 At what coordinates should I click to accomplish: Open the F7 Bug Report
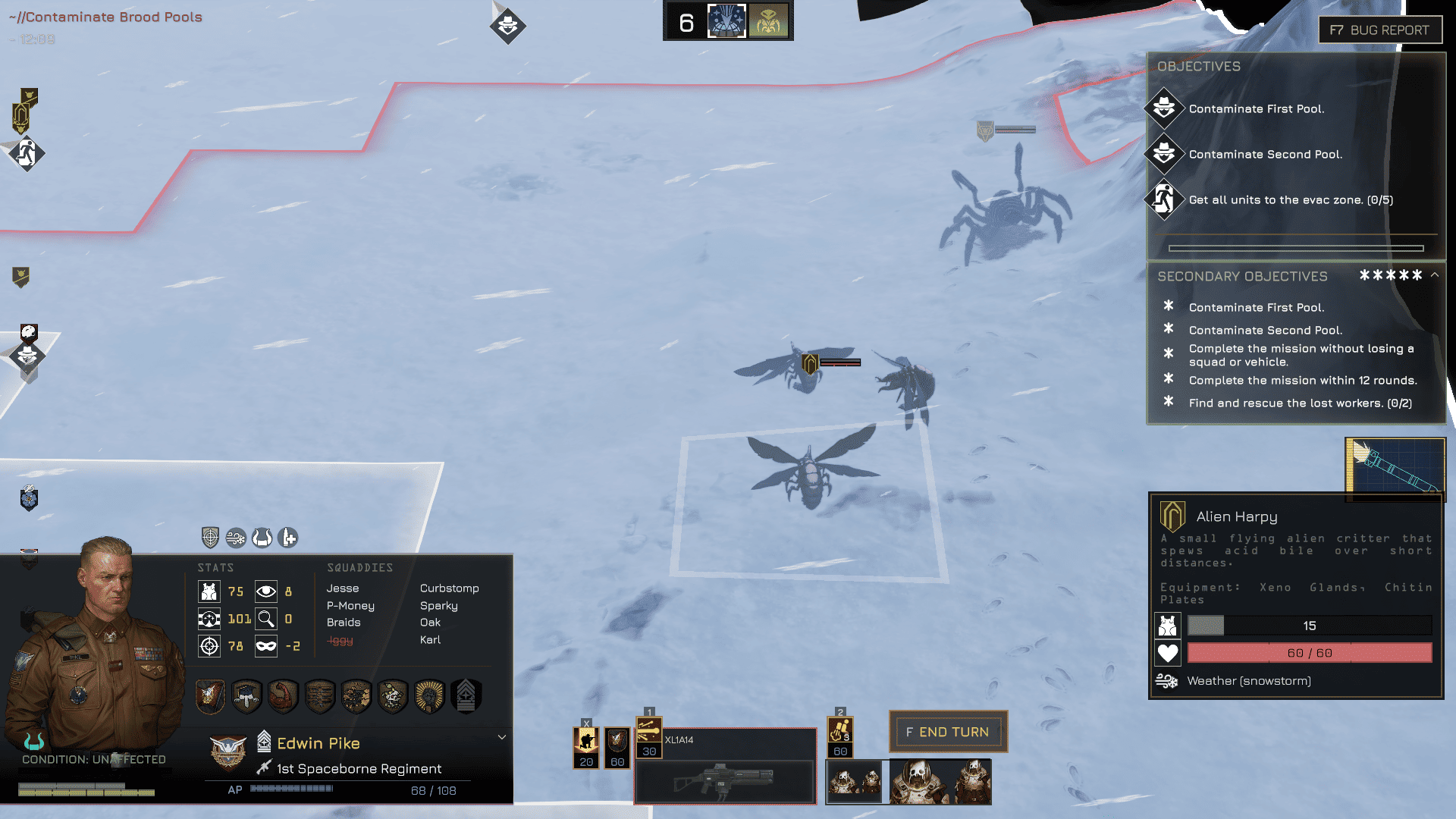1379,30
